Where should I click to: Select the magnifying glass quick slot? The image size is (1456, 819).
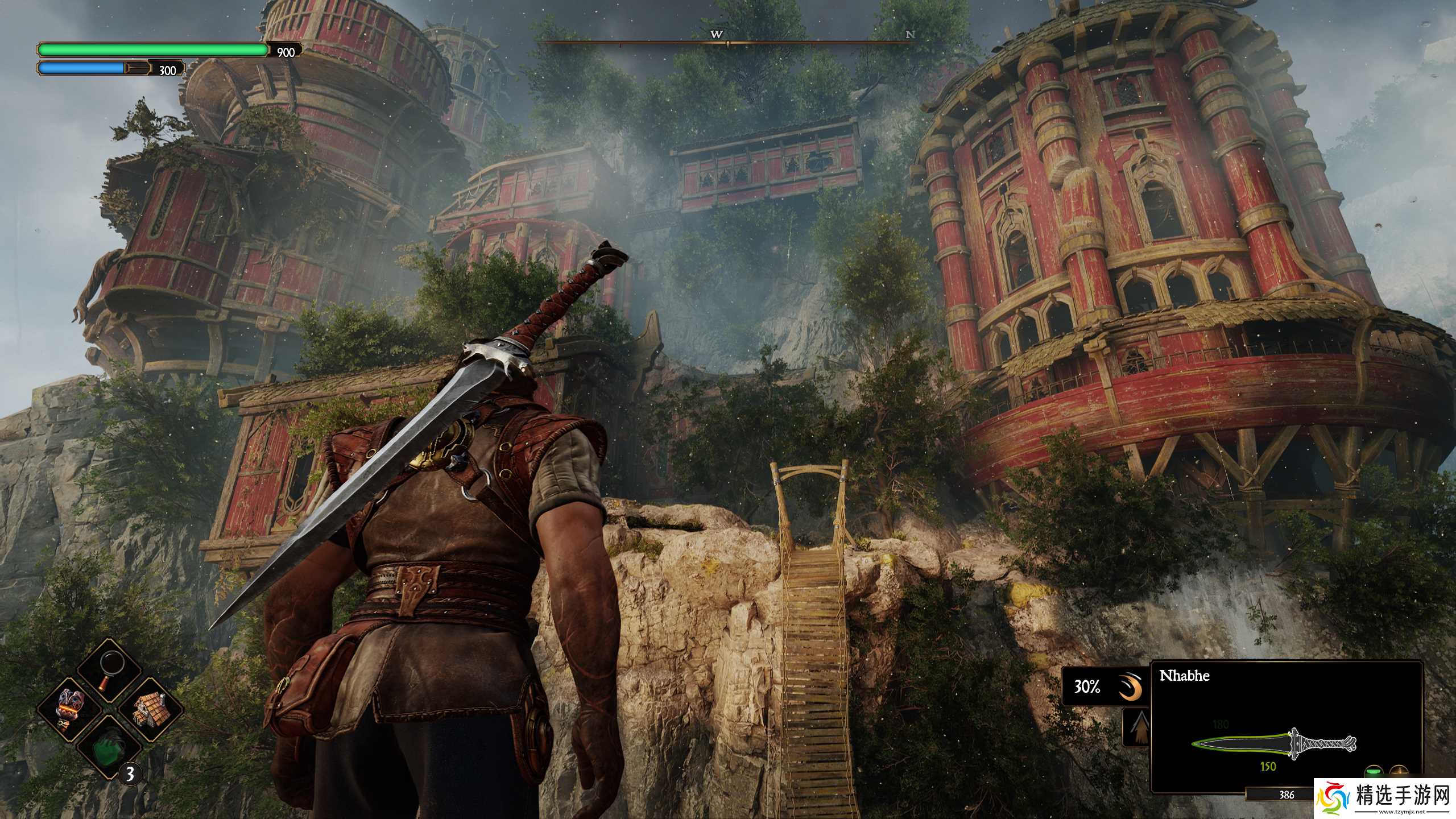pyautogui.click(x=110, y=670)
